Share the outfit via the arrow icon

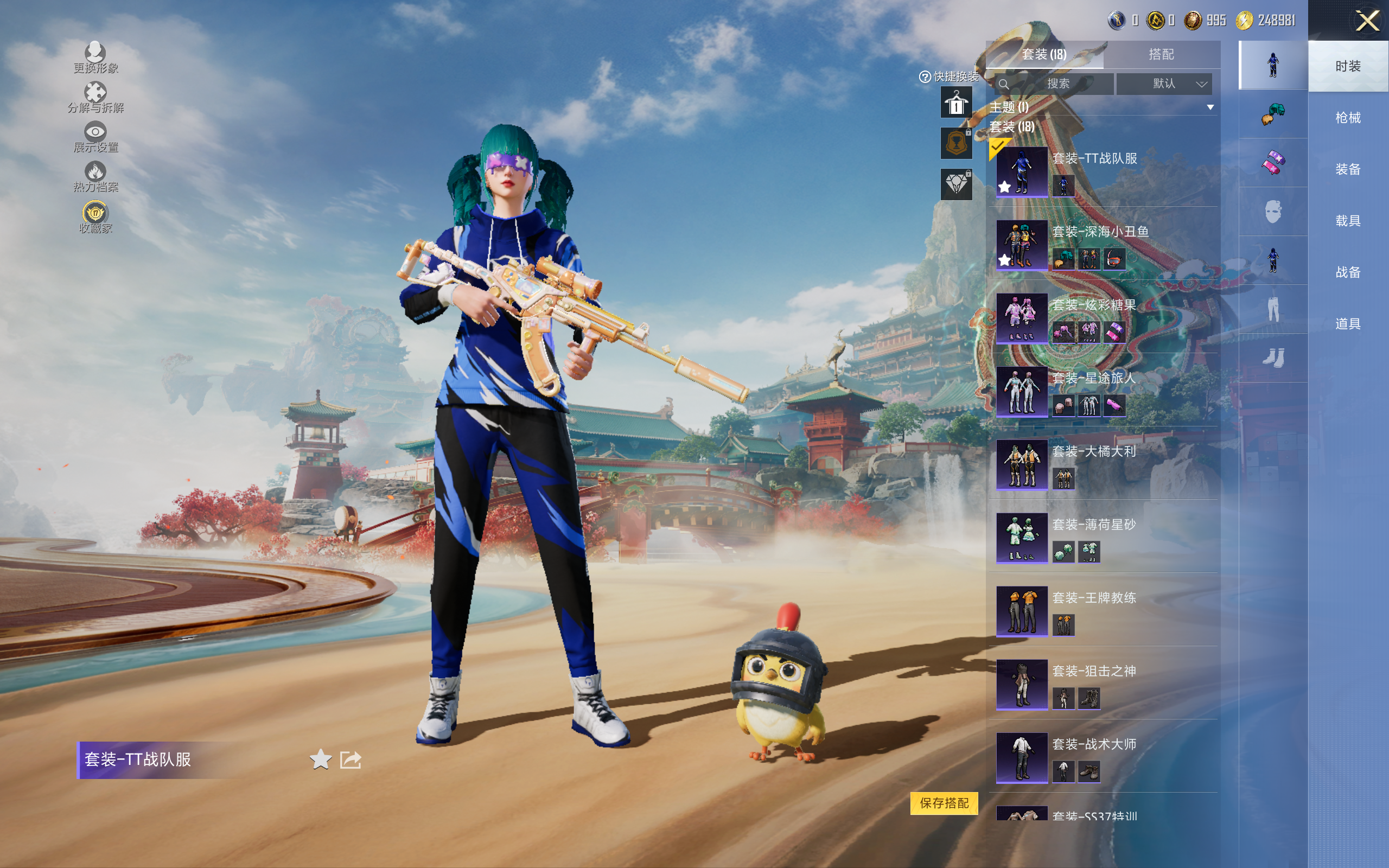point(351,759)
